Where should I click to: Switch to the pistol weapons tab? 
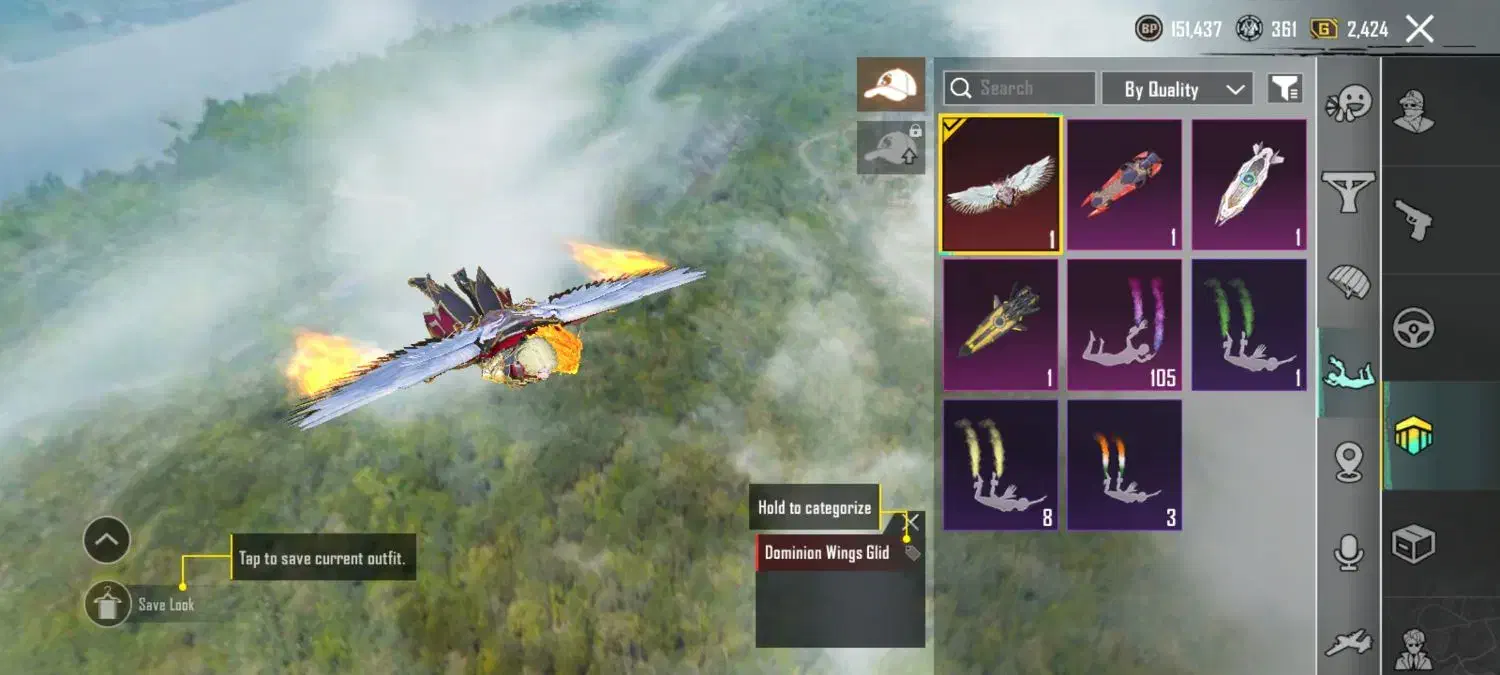1413,219
